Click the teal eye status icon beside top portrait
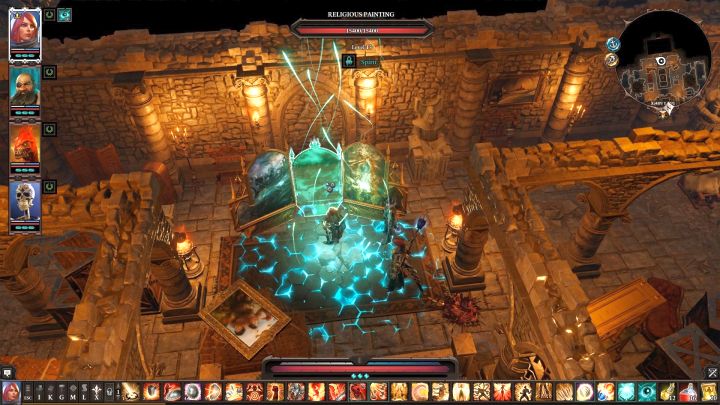 65,15
